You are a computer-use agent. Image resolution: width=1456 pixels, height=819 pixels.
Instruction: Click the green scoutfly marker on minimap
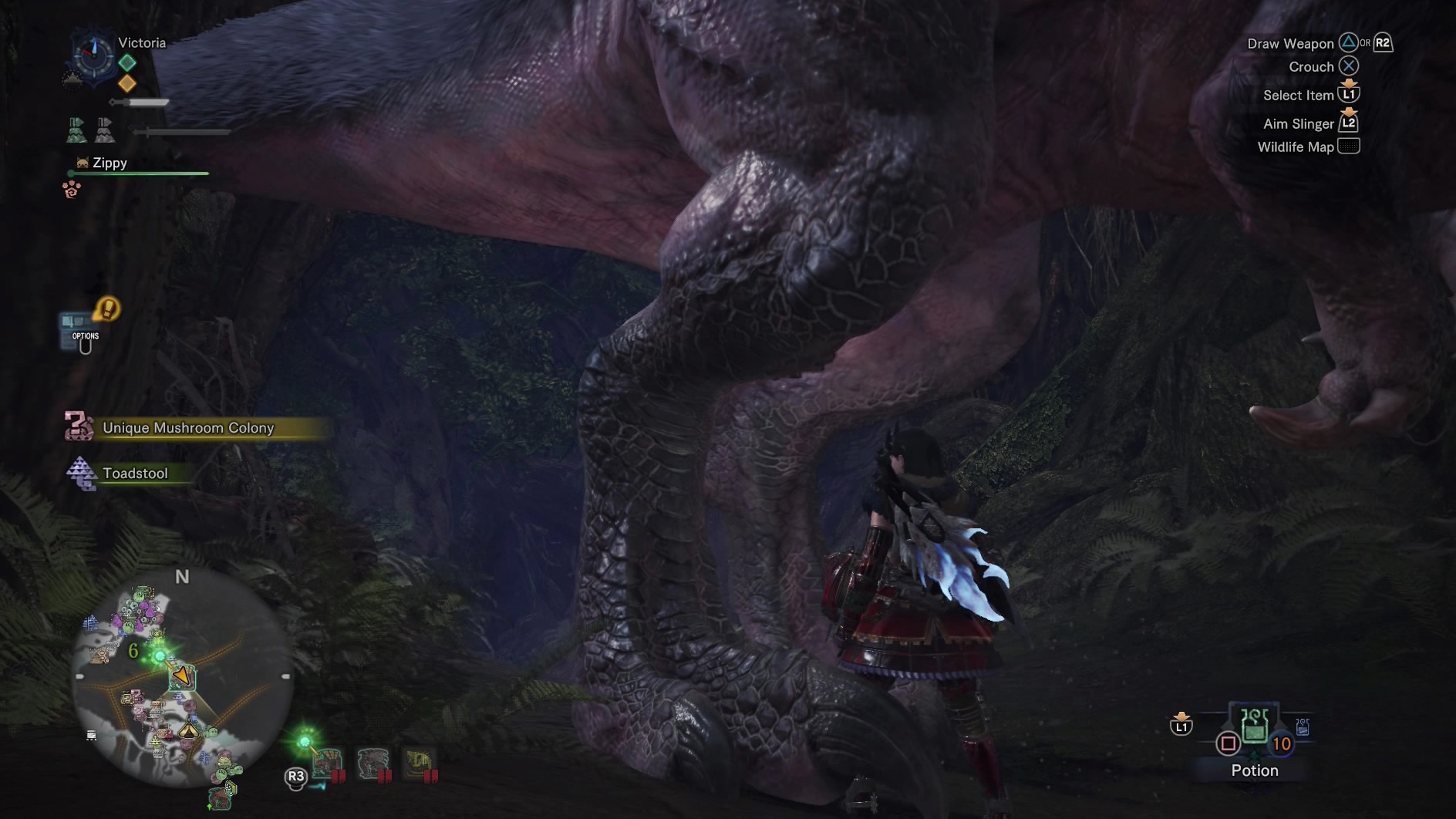pyautogui.click(x=160, y=656)
